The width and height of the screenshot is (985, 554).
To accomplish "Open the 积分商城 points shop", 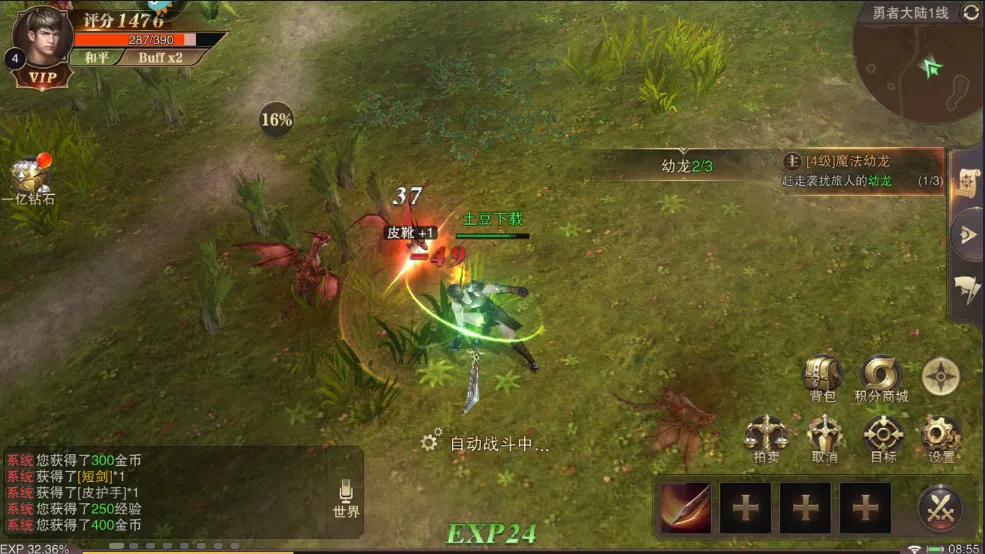I will click(882, 376).
